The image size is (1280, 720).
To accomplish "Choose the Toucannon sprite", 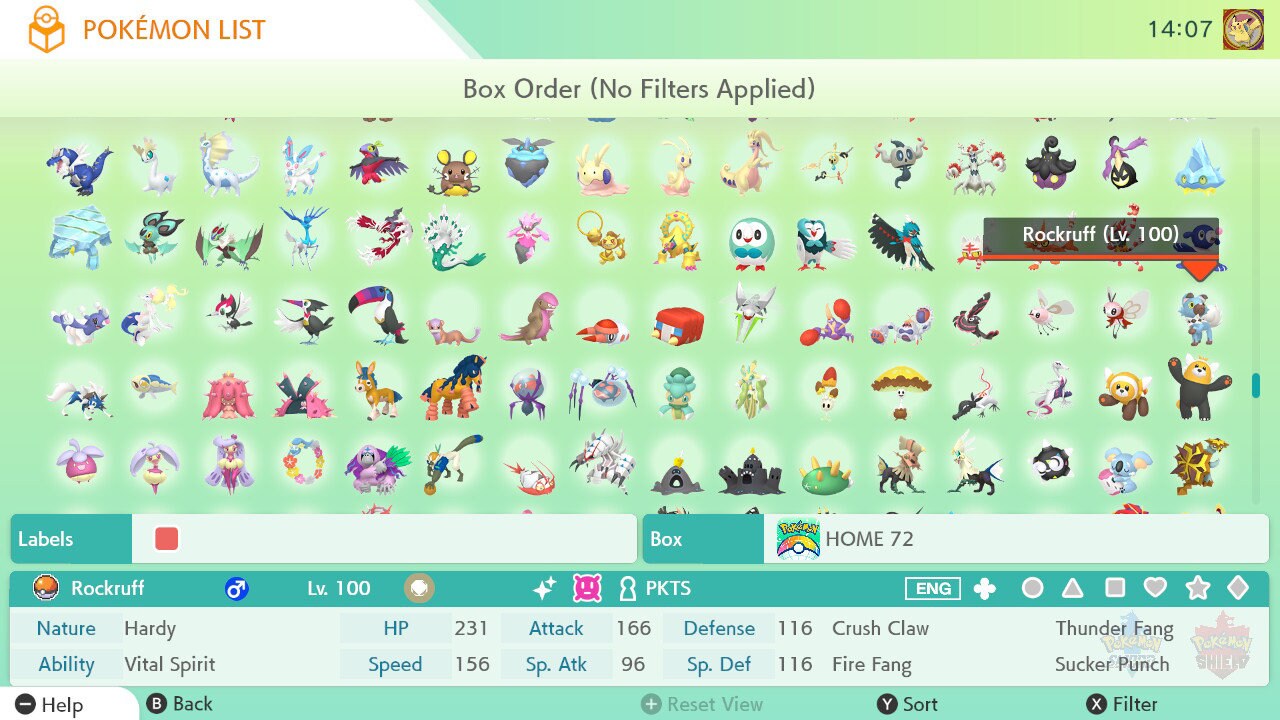I will [x=378, y=314].
